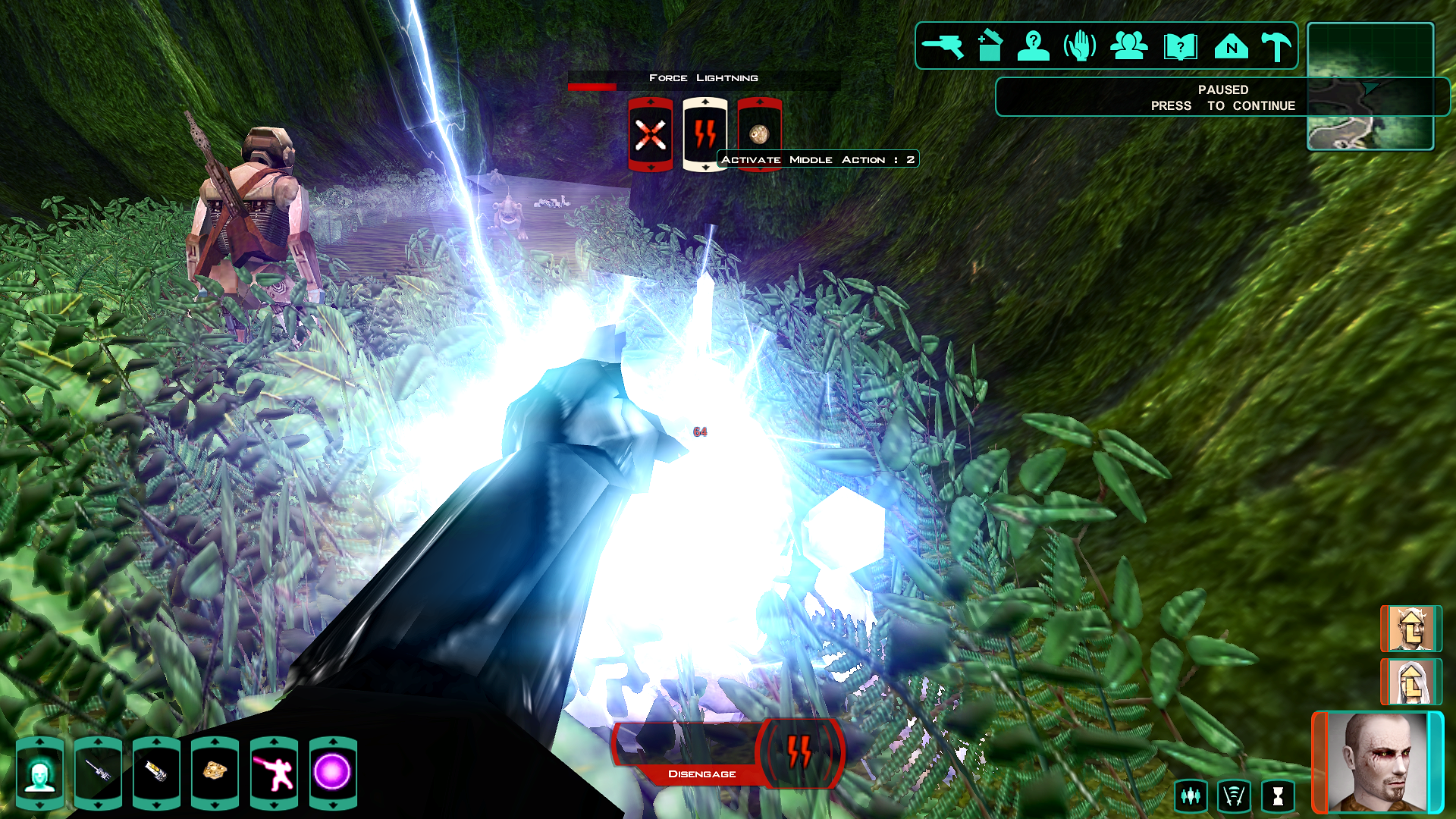
Task: Click the minimap in the corner
Action: [1370, 86]
